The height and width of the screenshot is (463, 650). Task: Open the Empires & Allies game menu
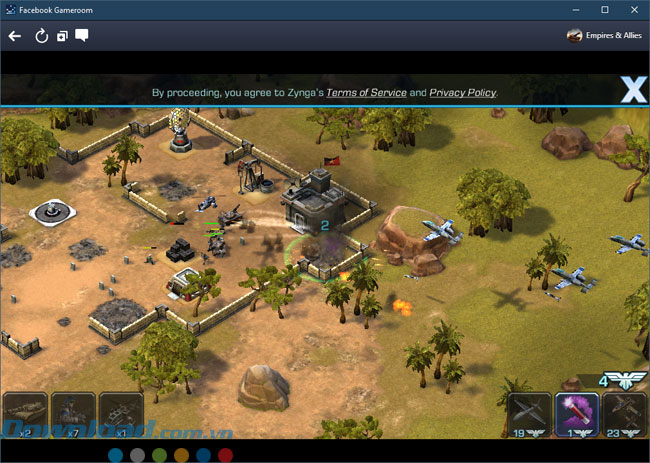click(604, 36)
